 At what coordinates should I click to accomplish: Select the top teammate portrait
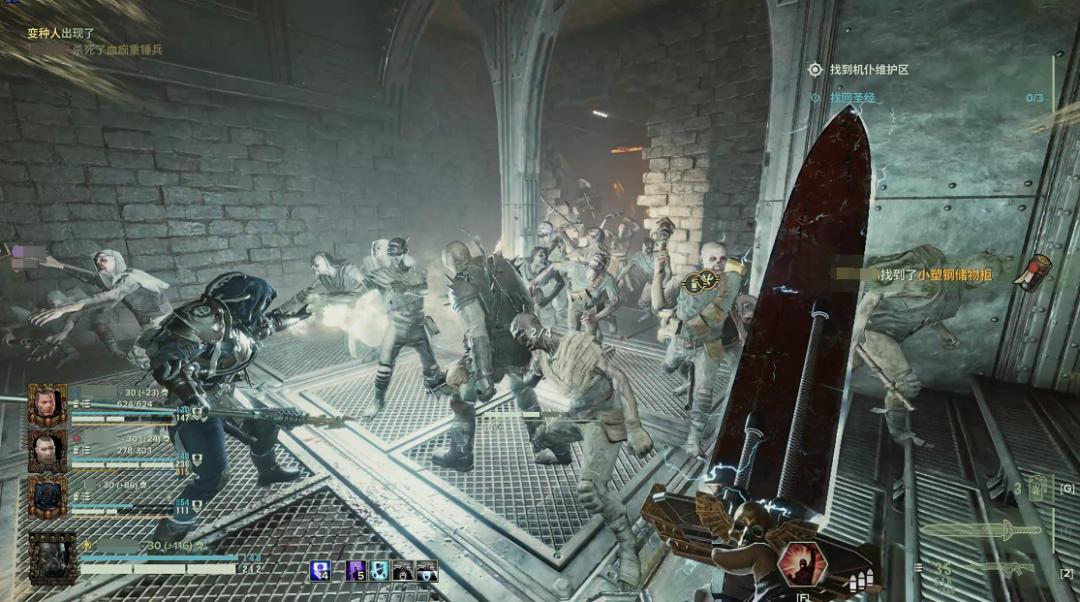coord(47,405)
